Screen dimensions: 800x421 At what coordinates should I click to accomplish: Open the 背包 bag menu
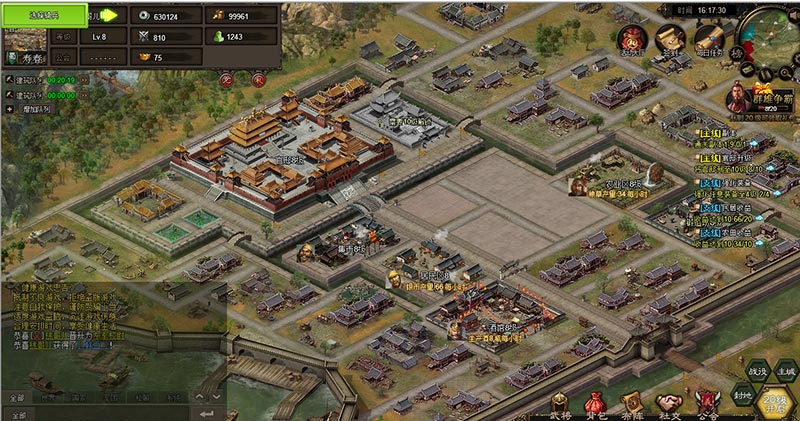pyautogui.click(x=596, y=404)
